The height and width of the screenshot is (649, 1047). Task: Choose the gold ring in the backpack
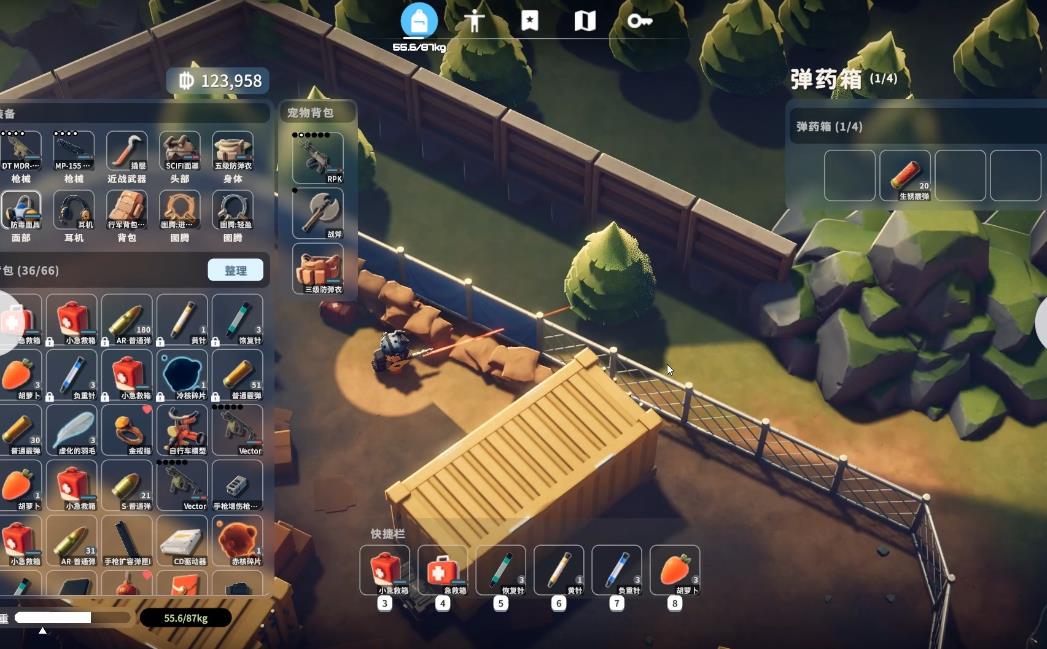coord(127,430)
